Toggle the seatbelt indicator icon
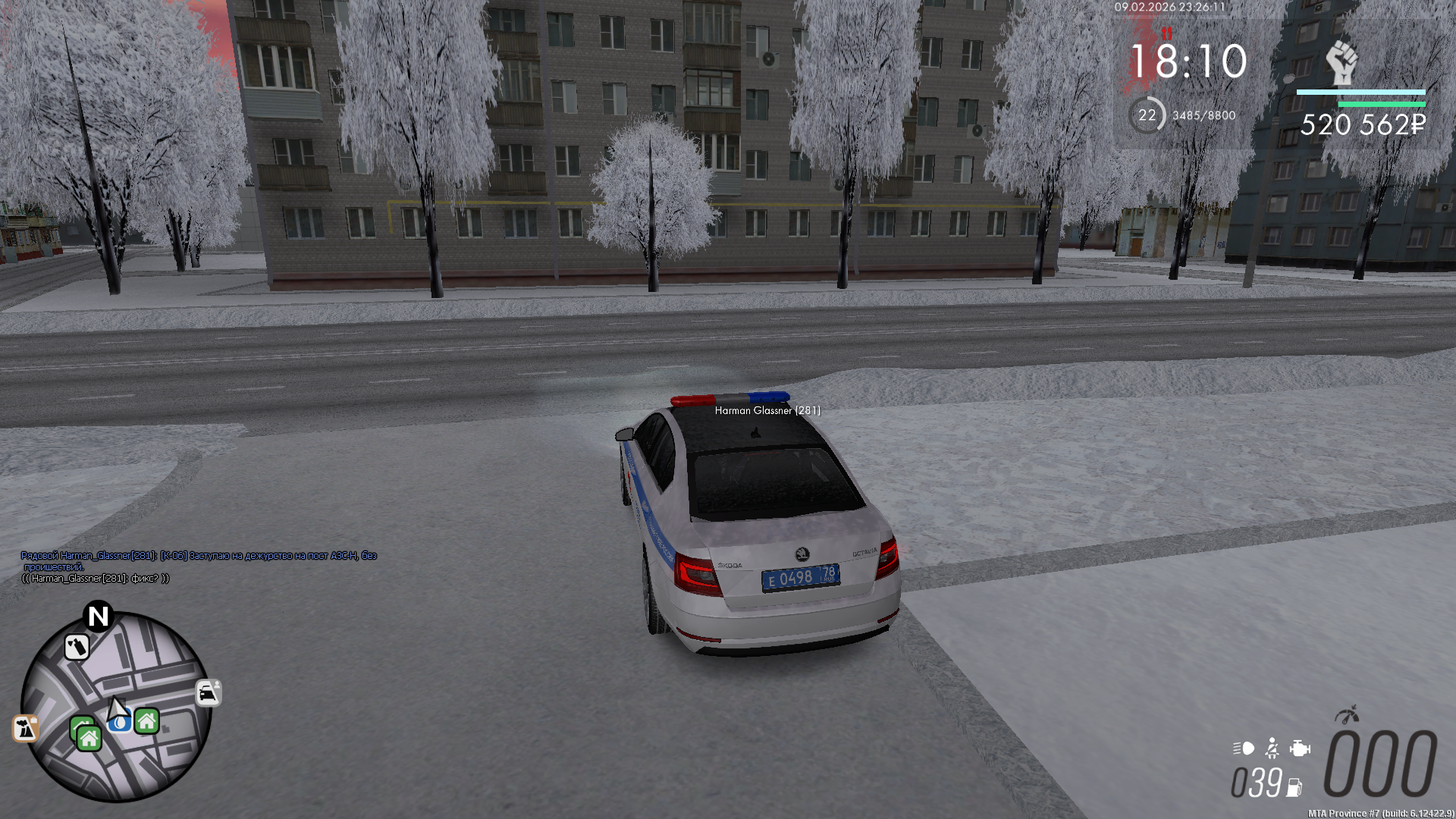1456x819 pixels. click(1272, 748)
